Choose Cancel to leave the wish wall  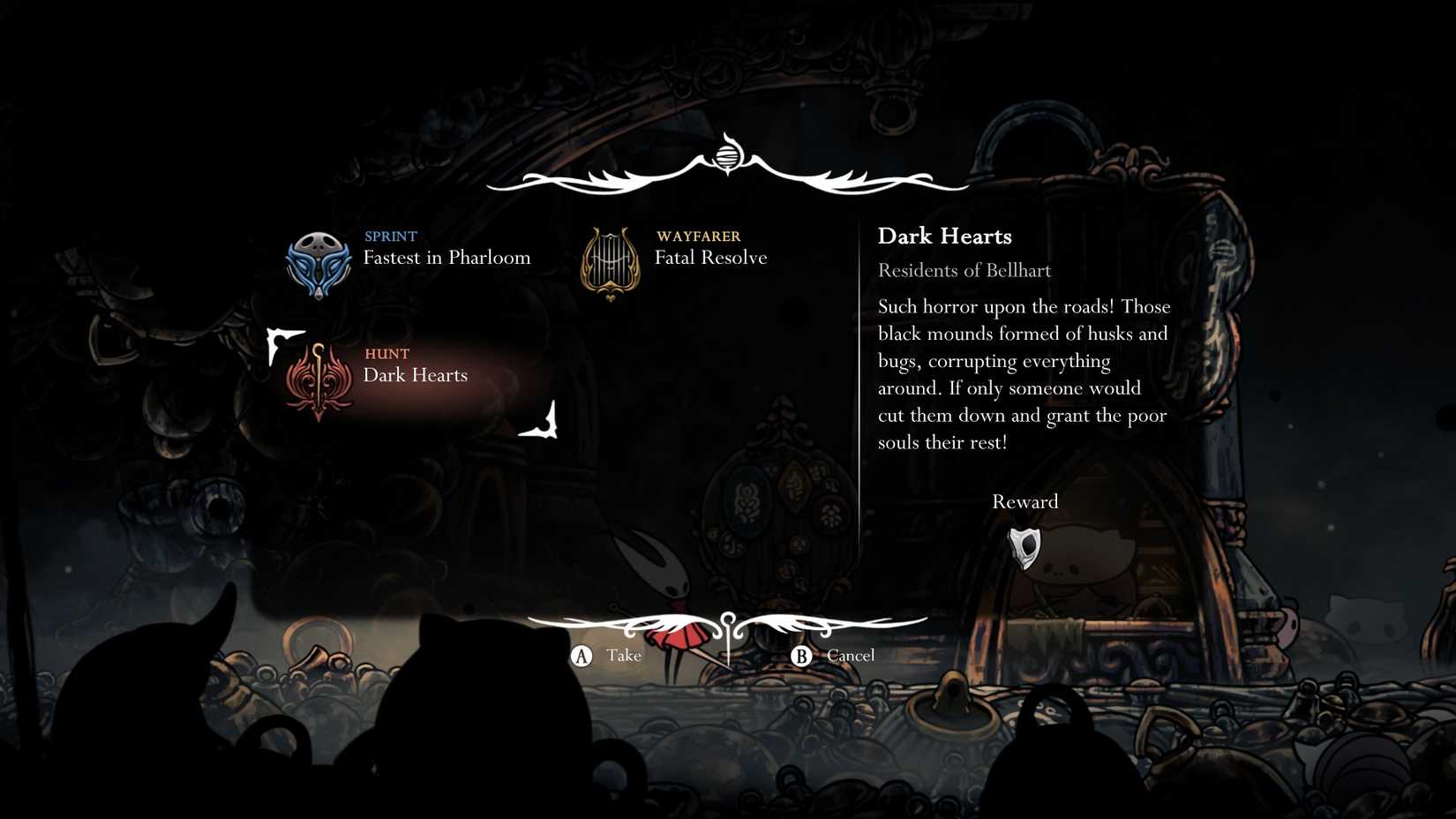(x=834, y=655)
